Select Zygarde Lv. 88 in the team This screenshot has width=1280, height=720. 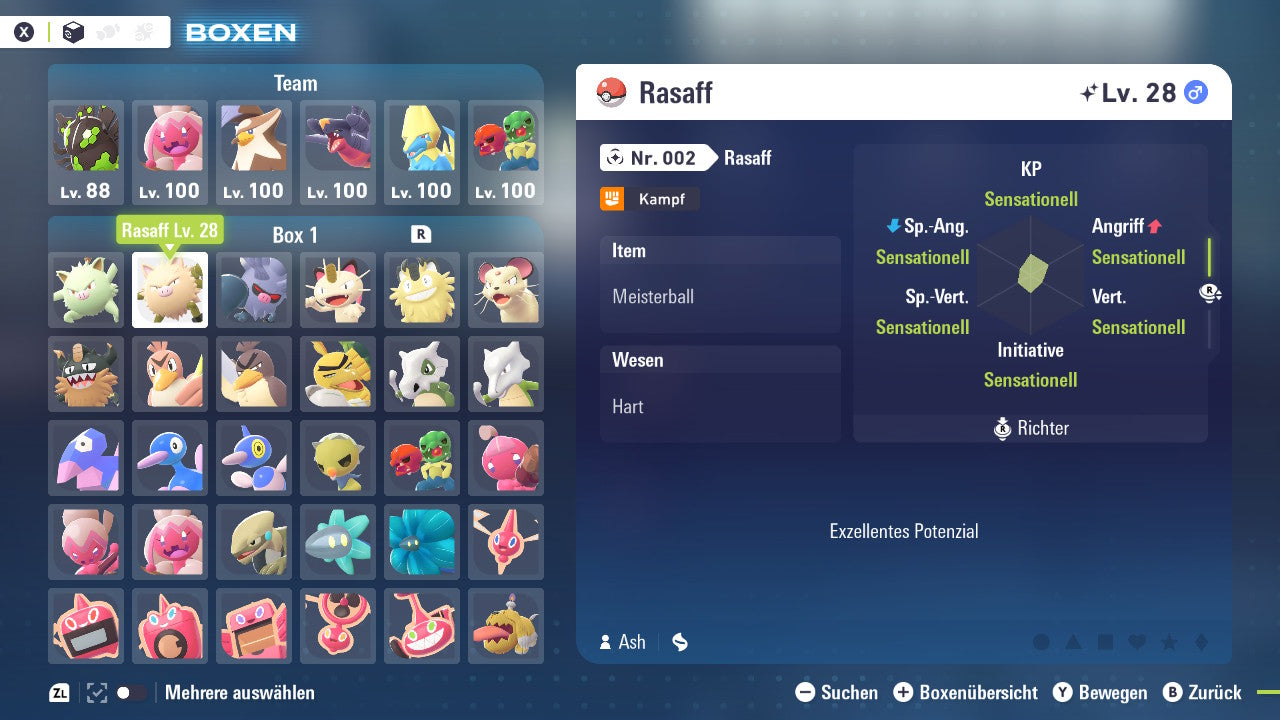coord(86,152)
